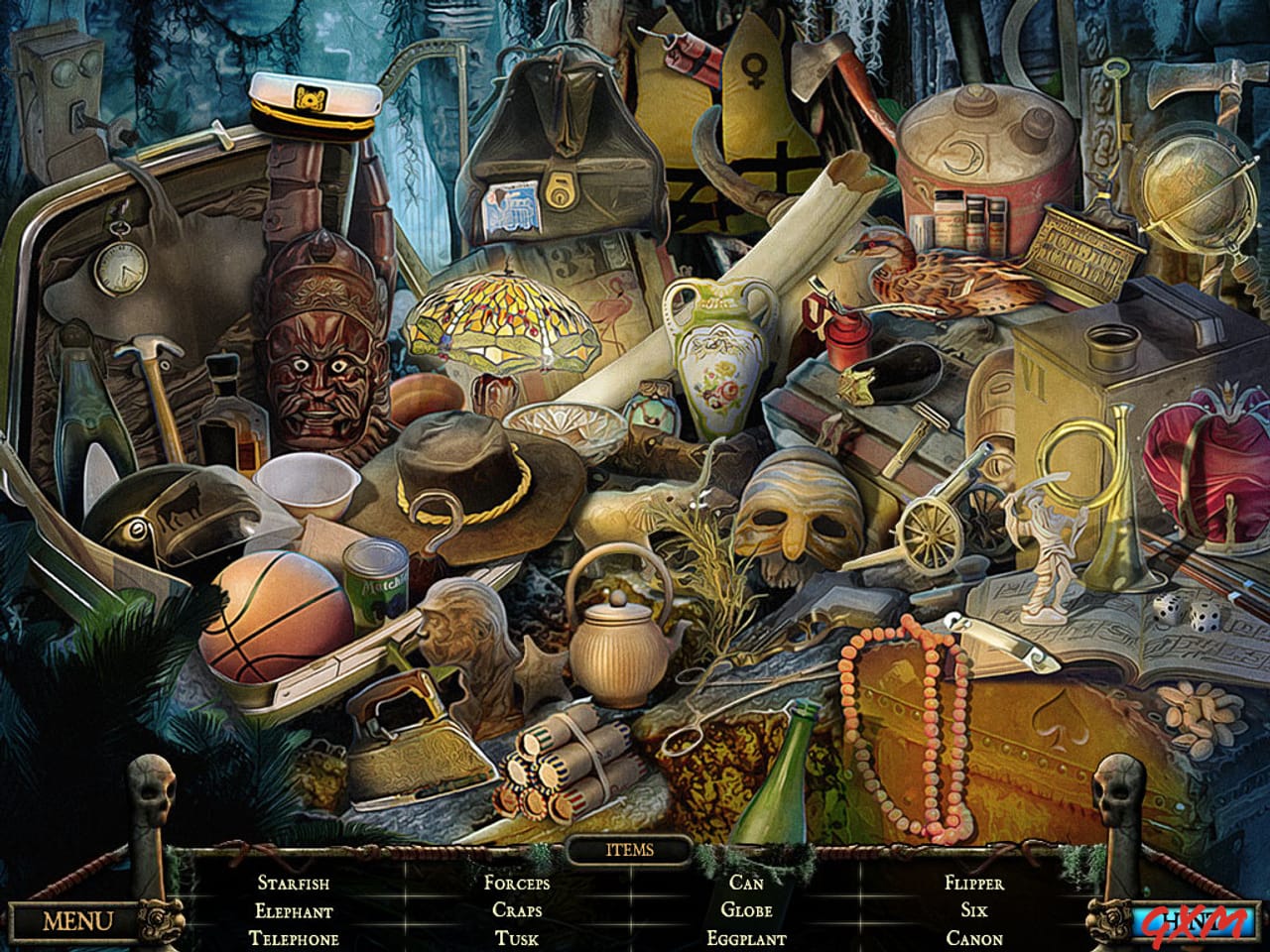Click 'Canon' in the item list
Image resolution: width=1270 pixels, height=952 pixels.
(x=975, y=936)
